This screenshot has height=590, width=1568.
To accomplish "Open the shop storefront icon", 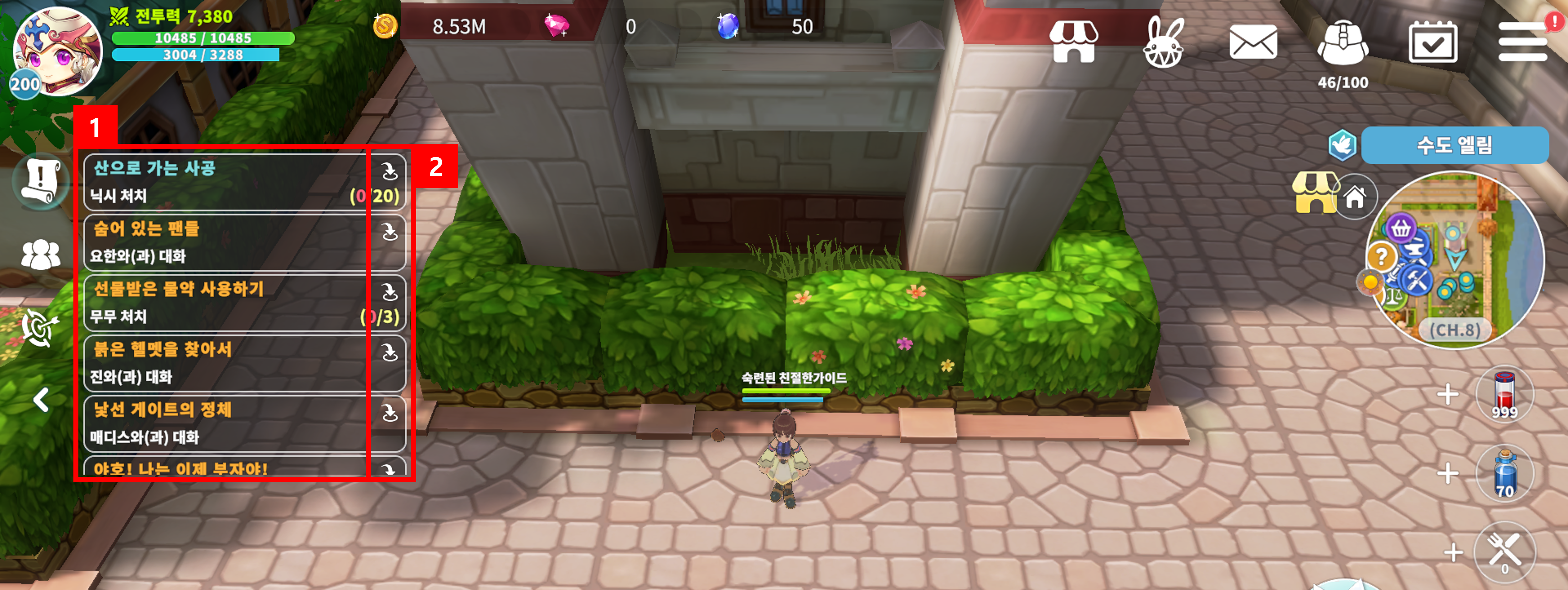I will (x=1073, y=41).
